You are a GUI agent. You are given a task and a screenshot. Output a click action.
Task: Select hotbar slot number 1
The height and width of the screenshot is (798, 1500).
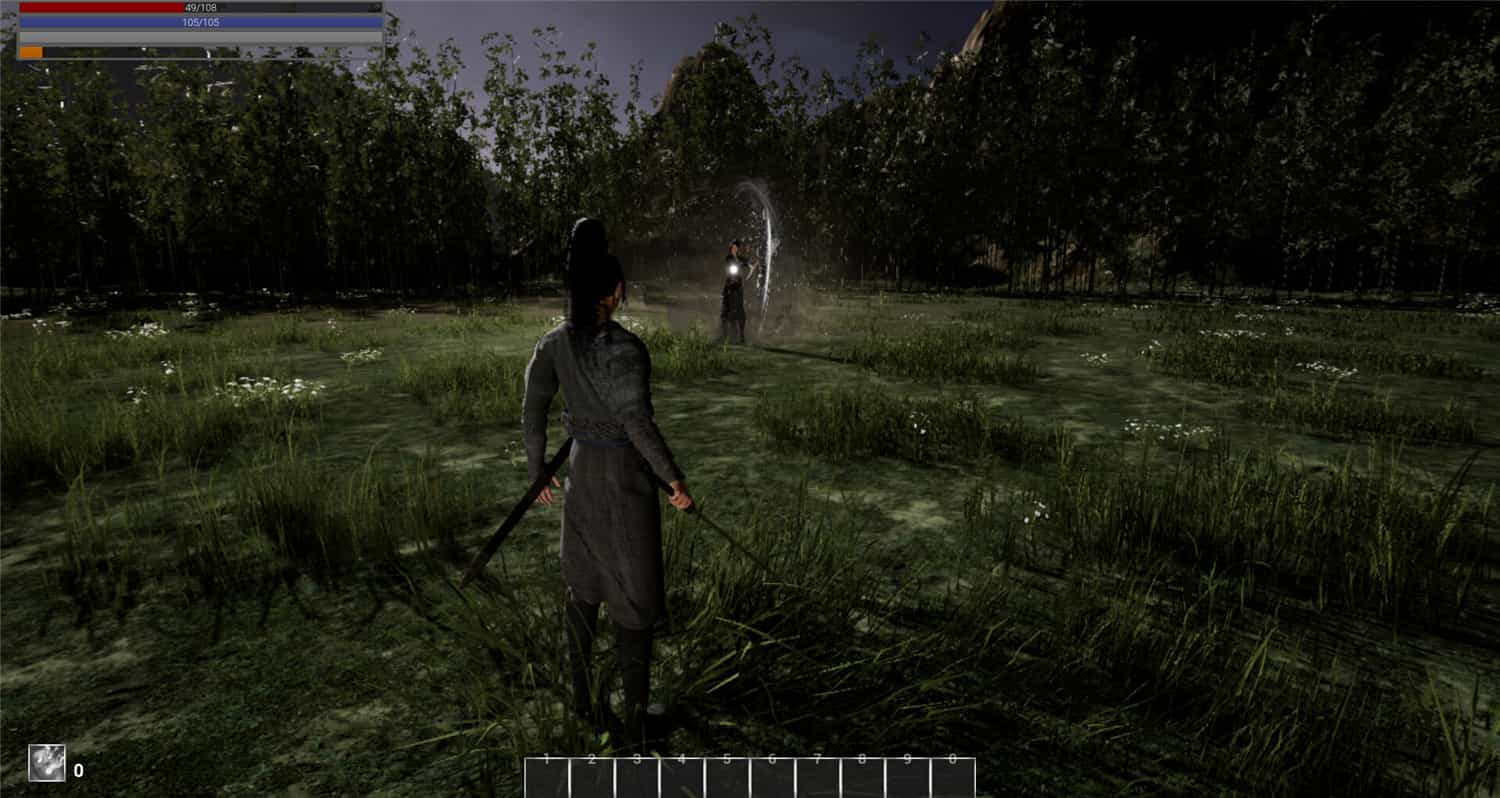(547, 777)
